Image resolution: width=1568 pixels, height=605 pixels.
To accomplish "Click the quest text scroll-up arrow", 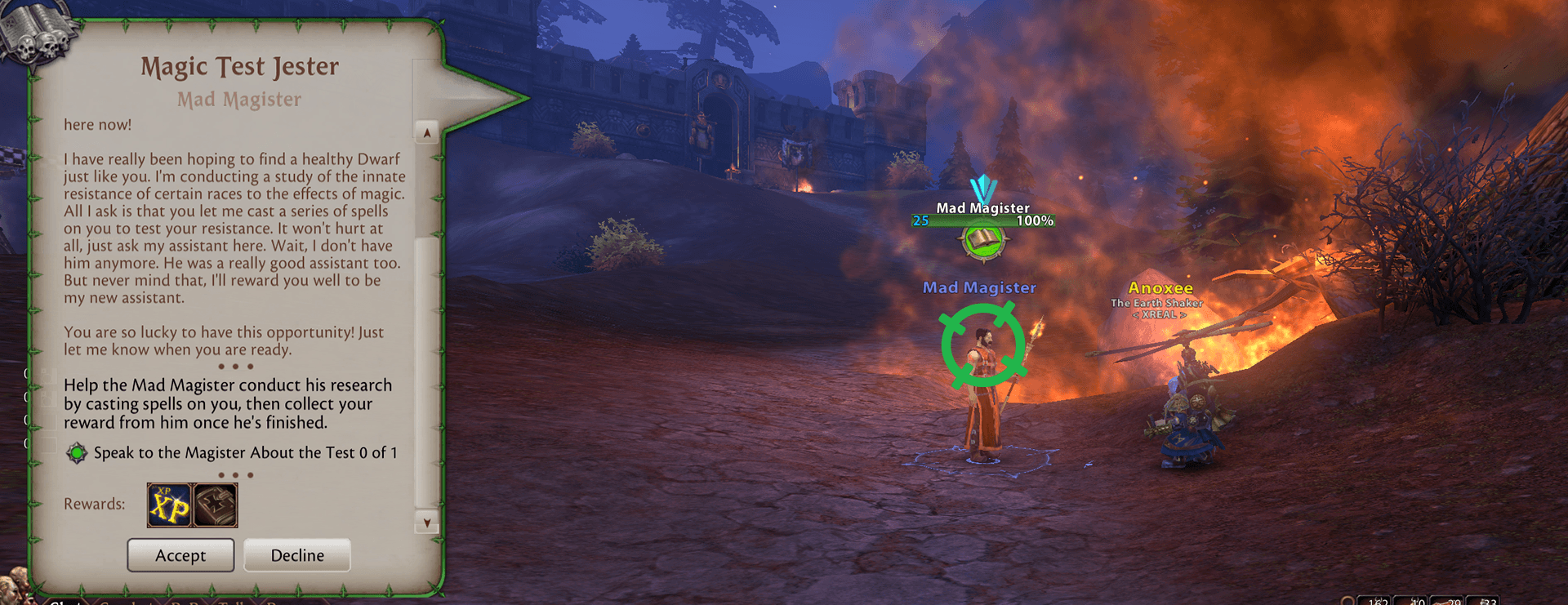I will 426,132.
